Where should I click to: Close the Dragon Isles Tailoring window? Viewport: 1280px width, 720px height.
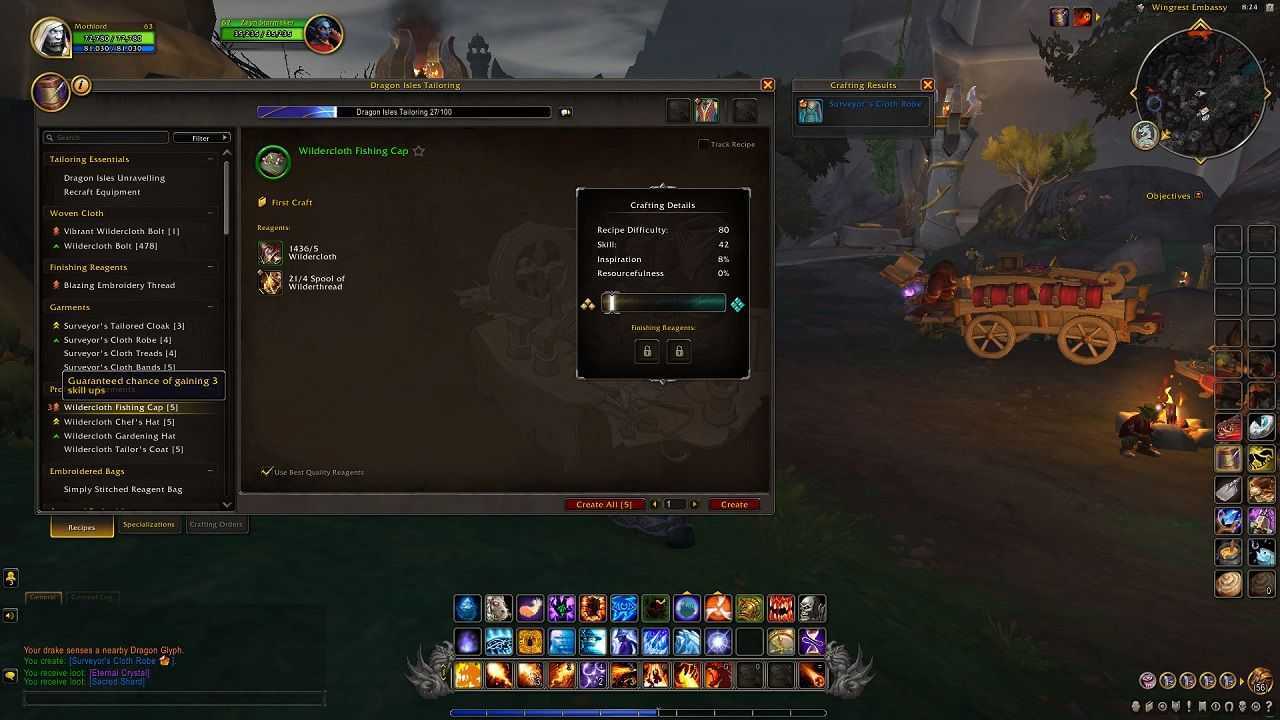pos(768,85)
